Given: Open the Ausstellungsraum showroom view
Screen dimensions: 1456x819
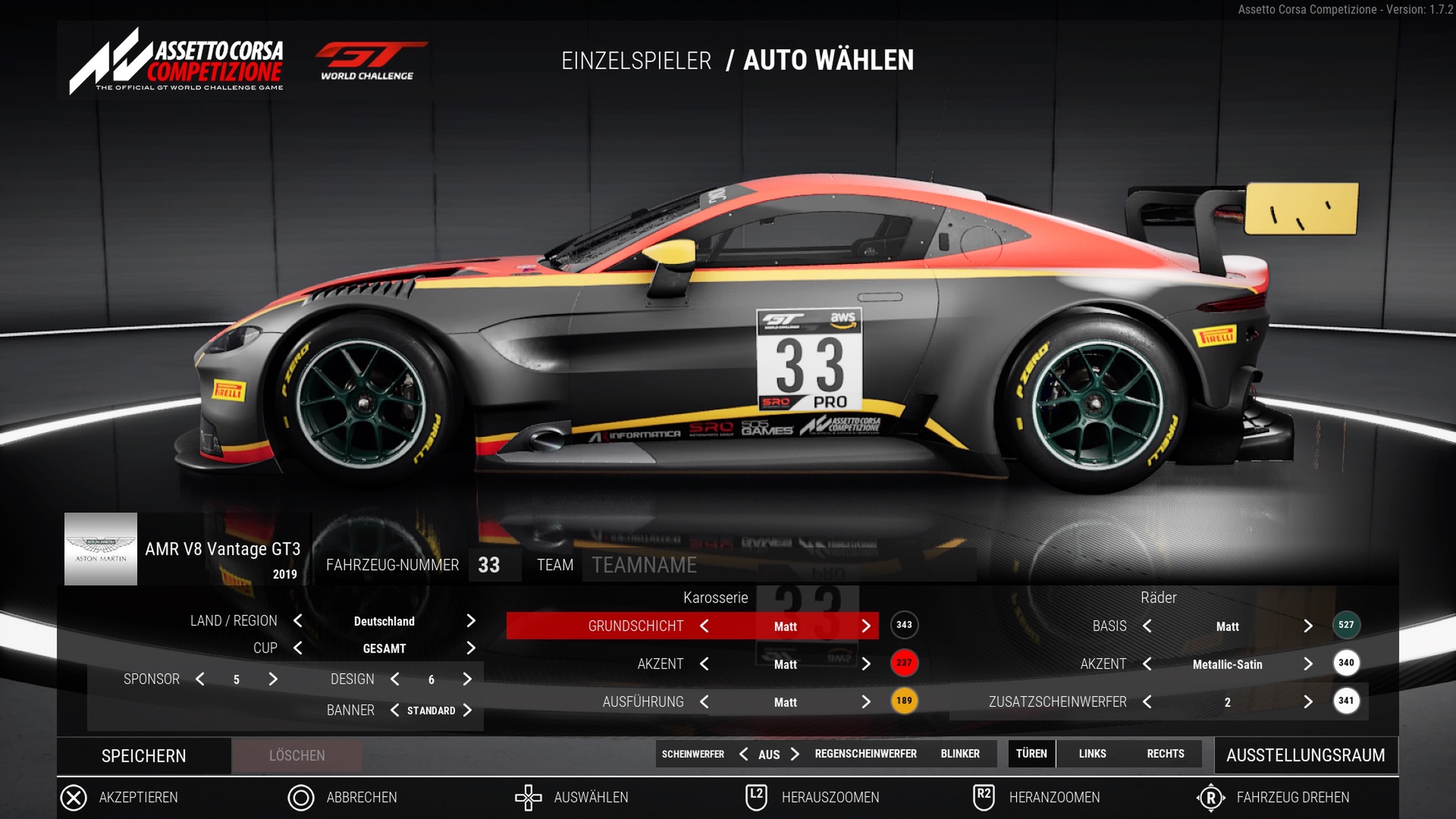Looking at the screenshot, I should click(x=1305, y=755).
